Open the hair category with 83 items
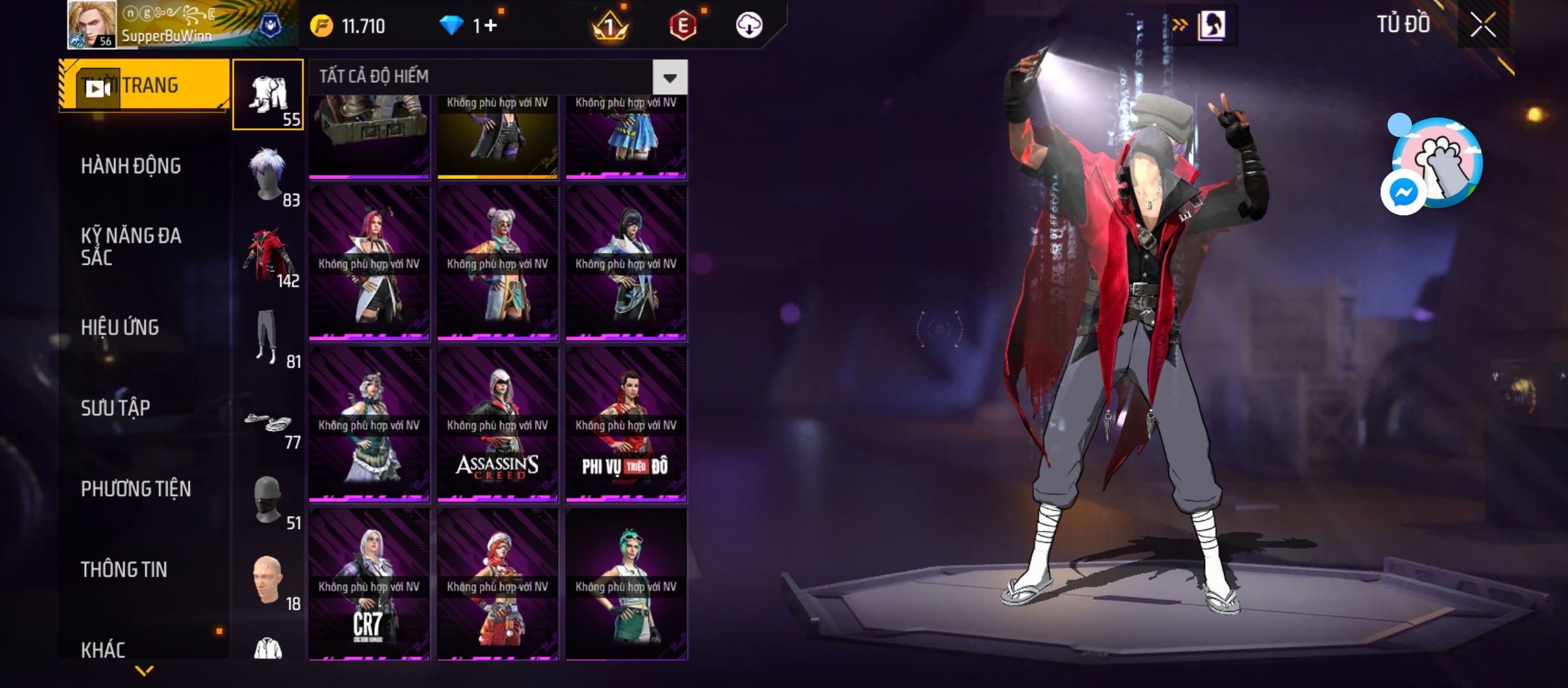The height and width of the screenshot is (688, 1568). click(268, 175)
